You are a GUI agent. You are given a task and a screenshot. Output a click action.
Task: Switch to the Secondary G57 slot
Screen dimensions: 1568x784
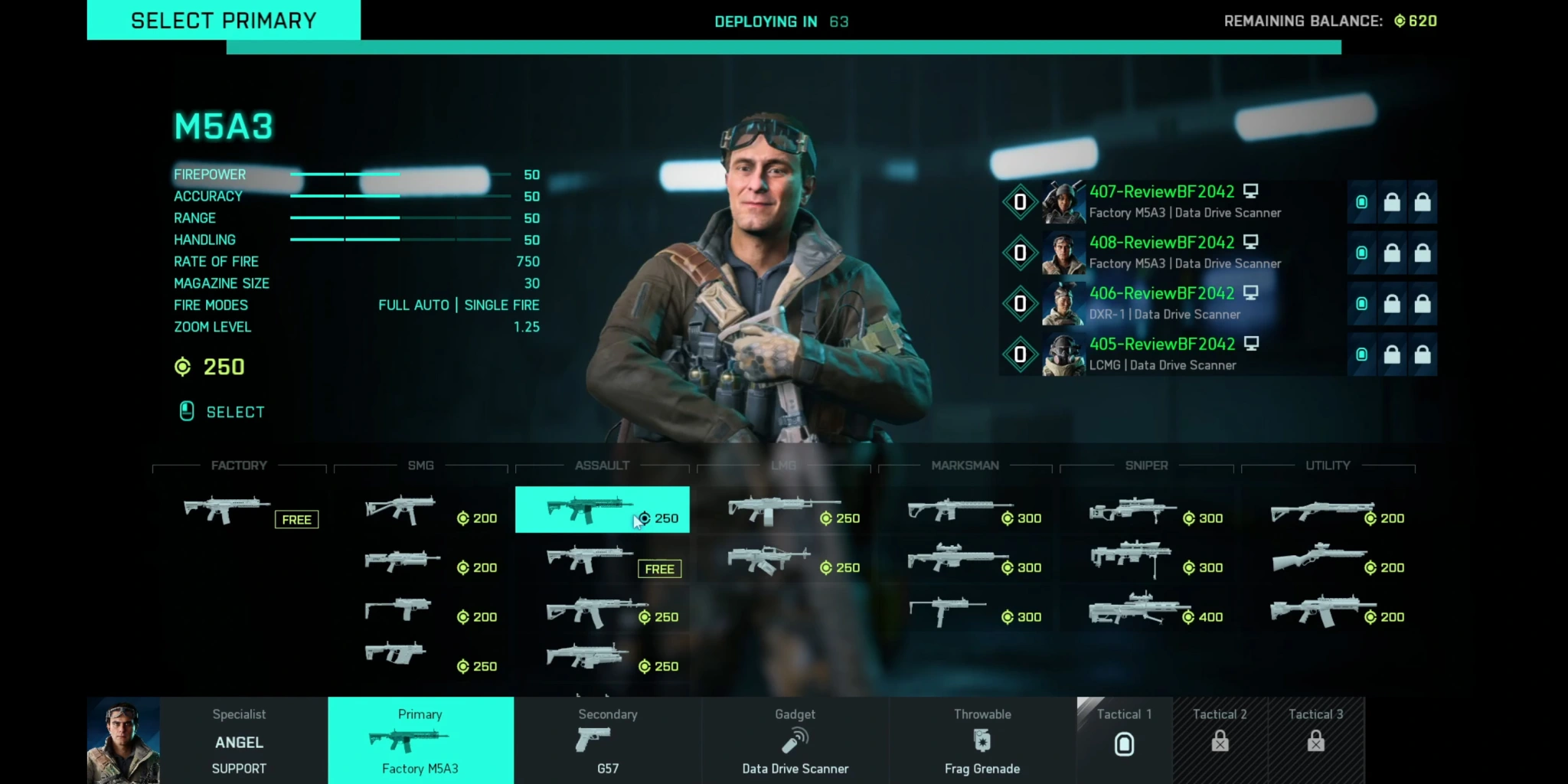tap(607, 741)
